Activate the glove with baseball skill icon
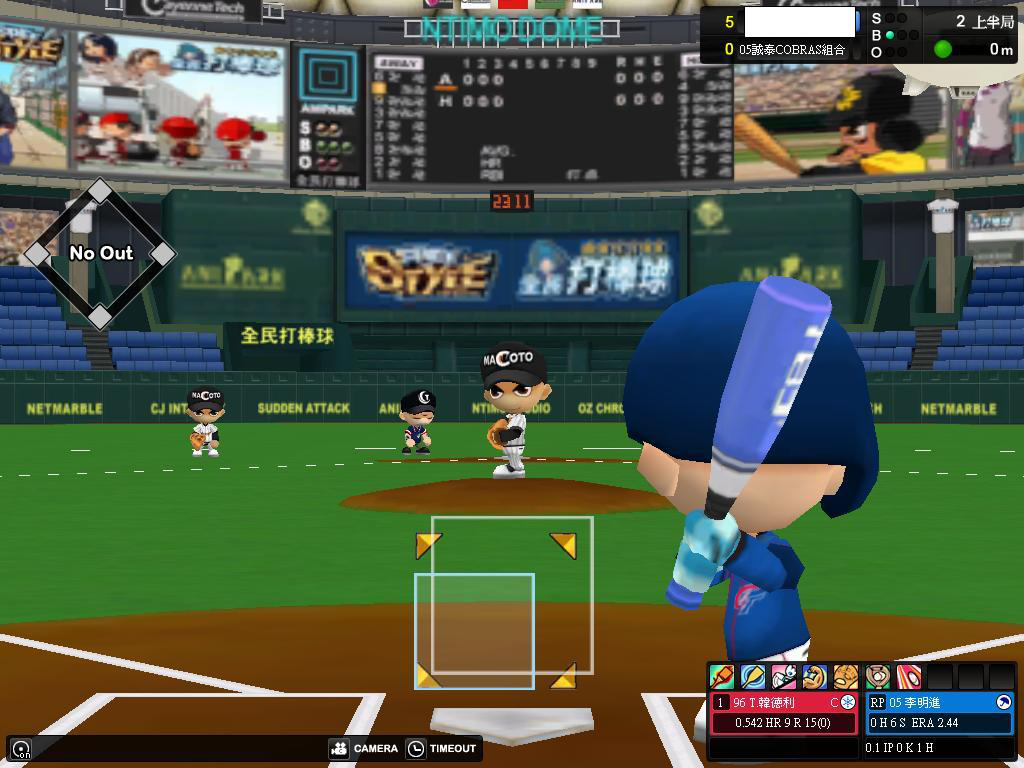 (877, 677)
